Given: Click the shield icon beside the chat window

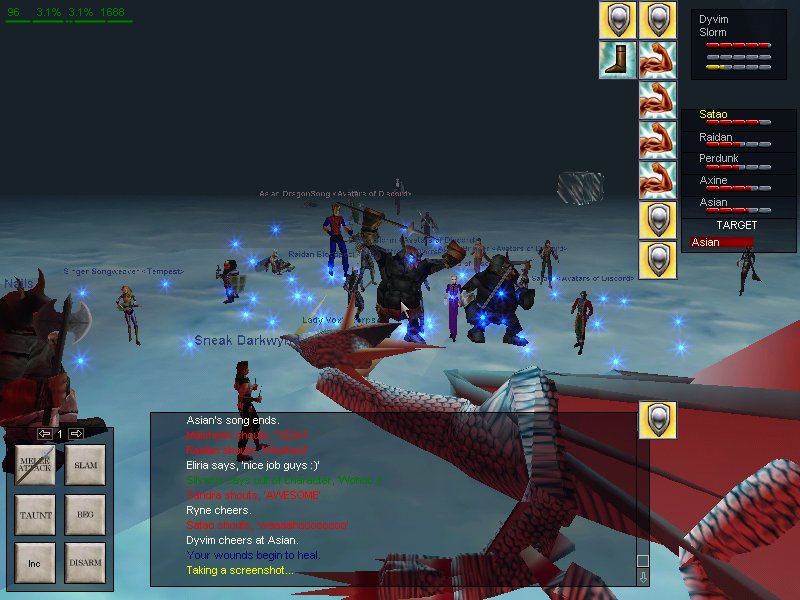Looking at the screenshot, I should pos(657,420).
